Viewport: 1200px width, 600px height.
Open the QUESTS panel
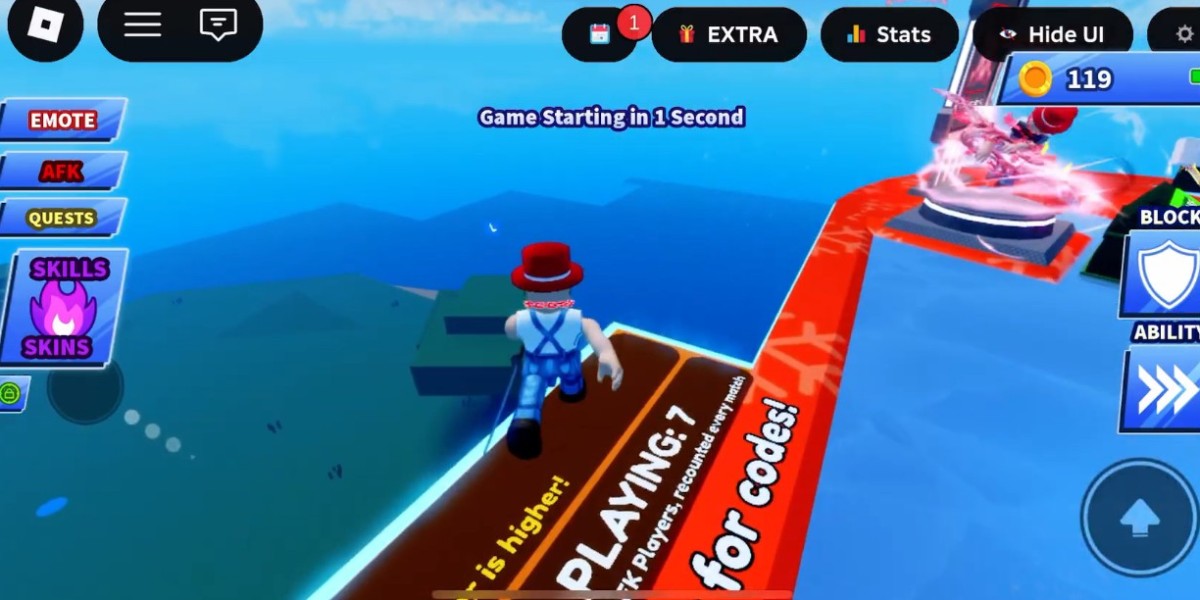click(x=62, y=218)
